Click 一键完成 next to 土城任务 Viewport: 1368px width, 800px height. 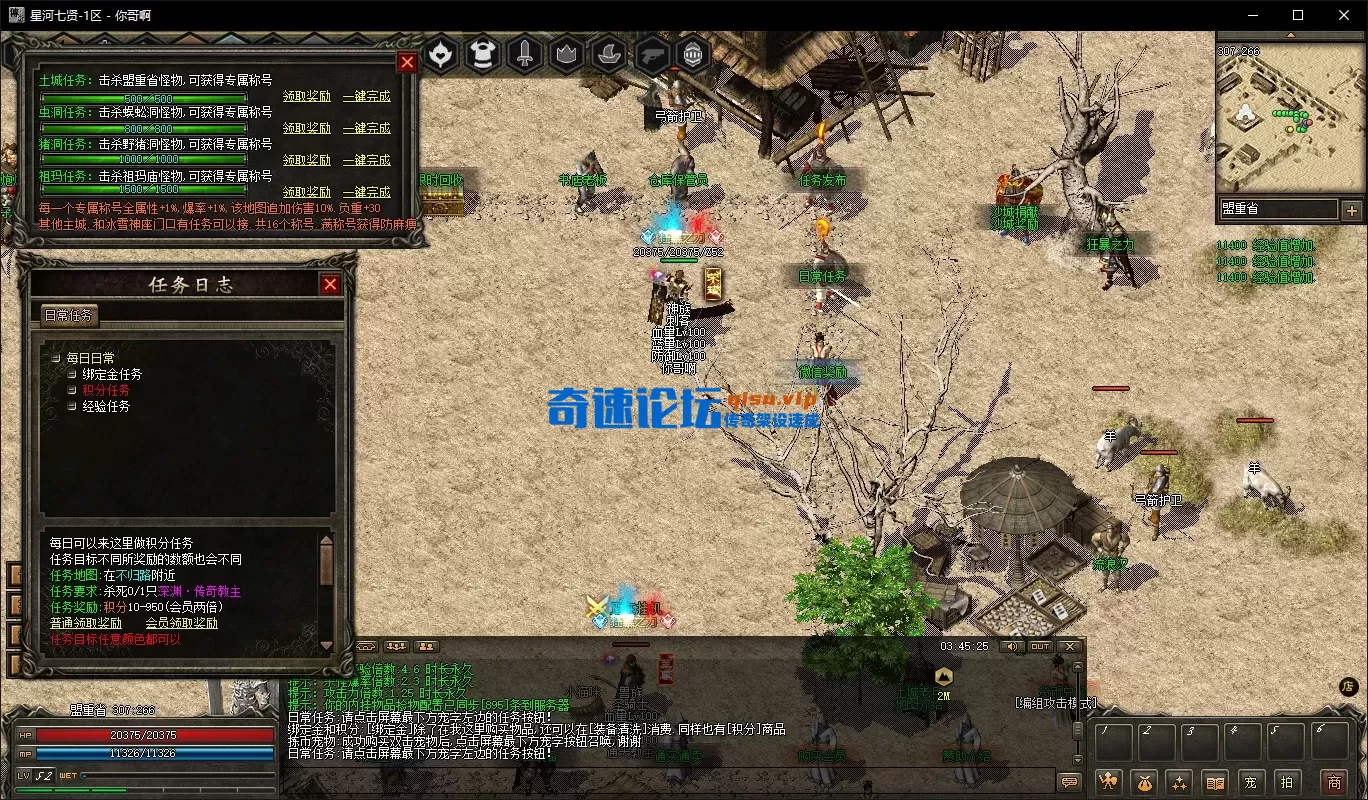click(x=366, y=95)
